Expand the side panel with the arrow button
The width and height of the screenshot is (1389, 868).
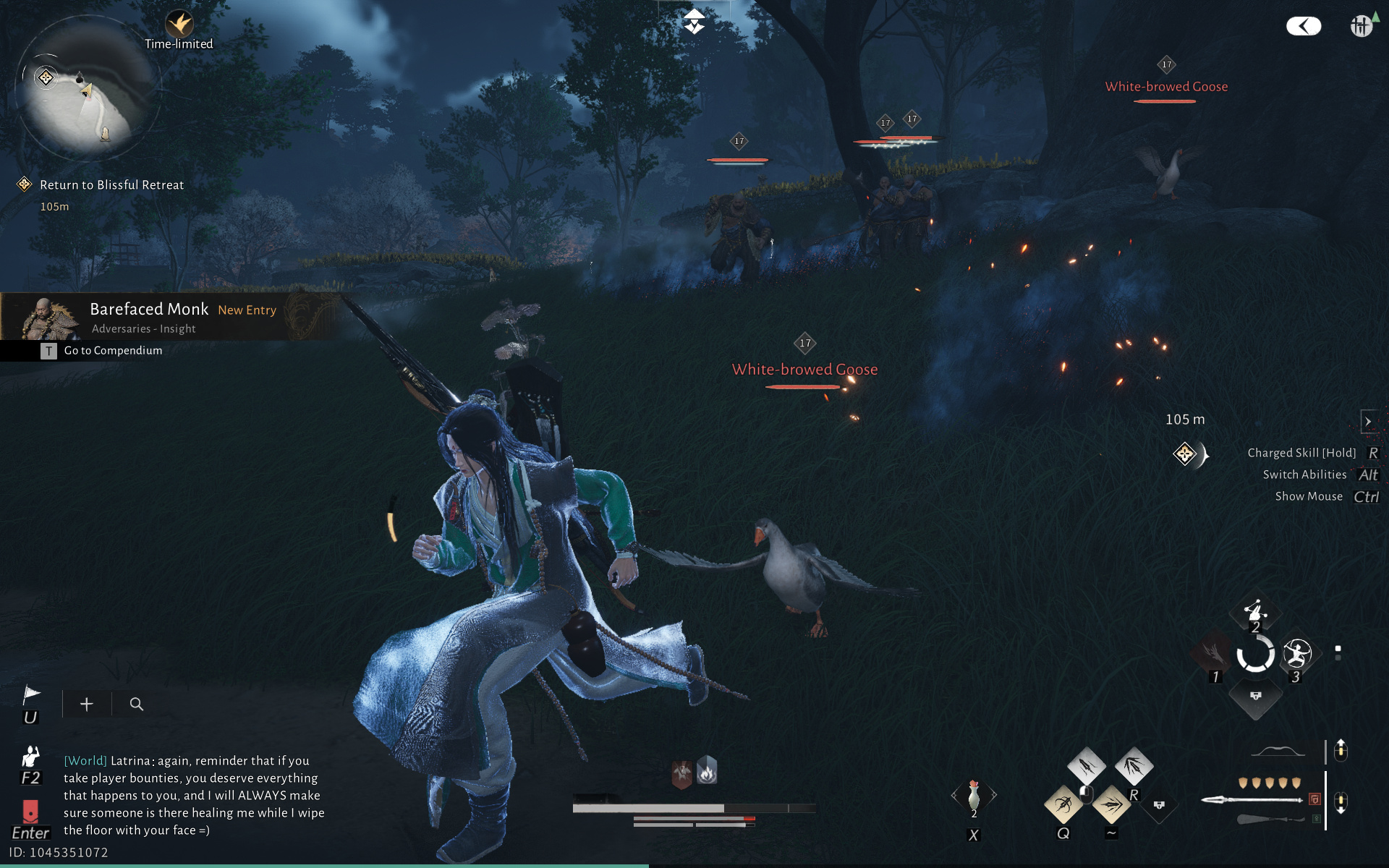1368,421
